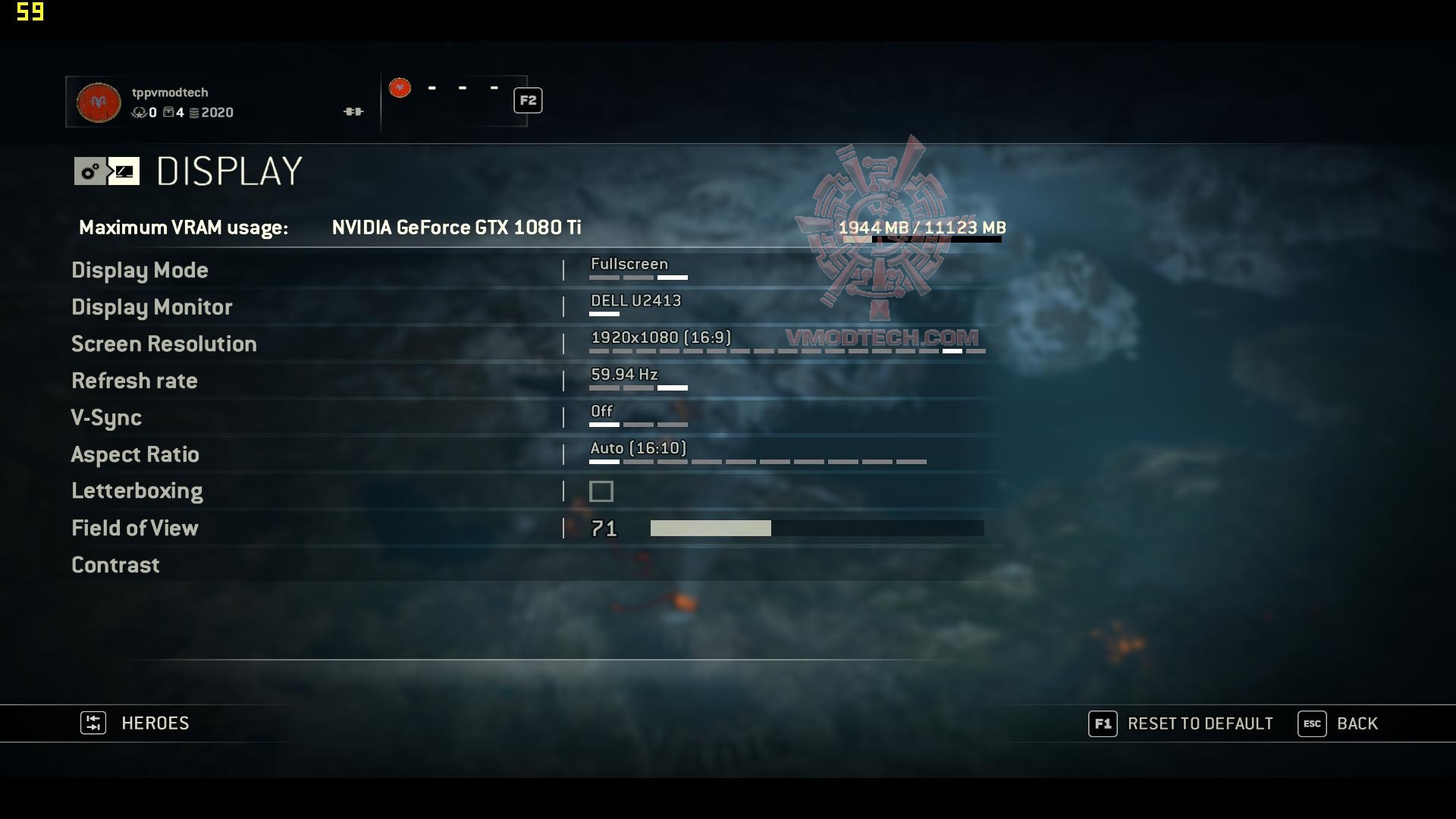Select the Aspect Ratio option
This screenshot has height=819, width=1456.
click(x=135, y=454)
